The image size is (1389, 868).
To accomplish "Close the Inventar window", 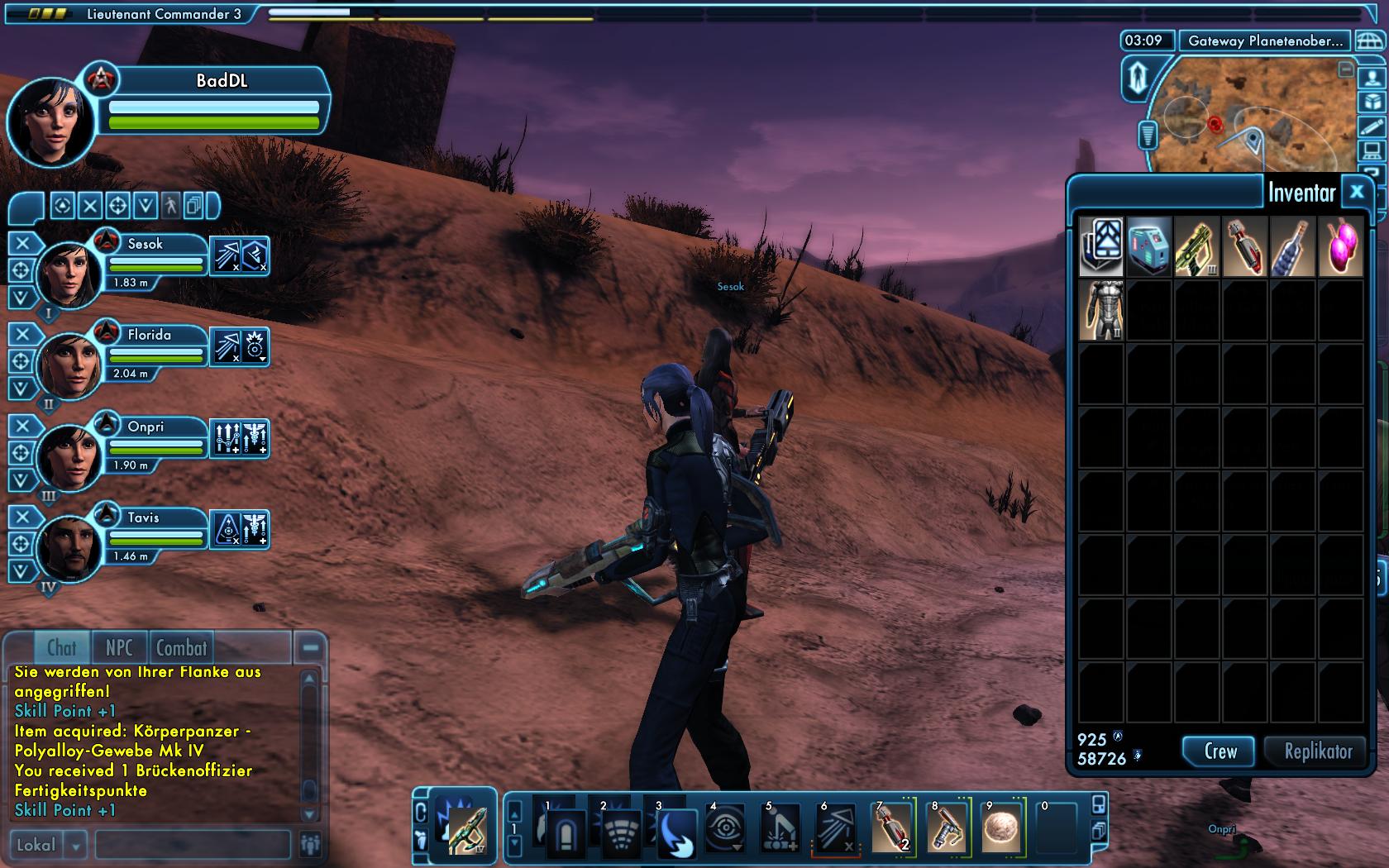I will pos(1356,193).
